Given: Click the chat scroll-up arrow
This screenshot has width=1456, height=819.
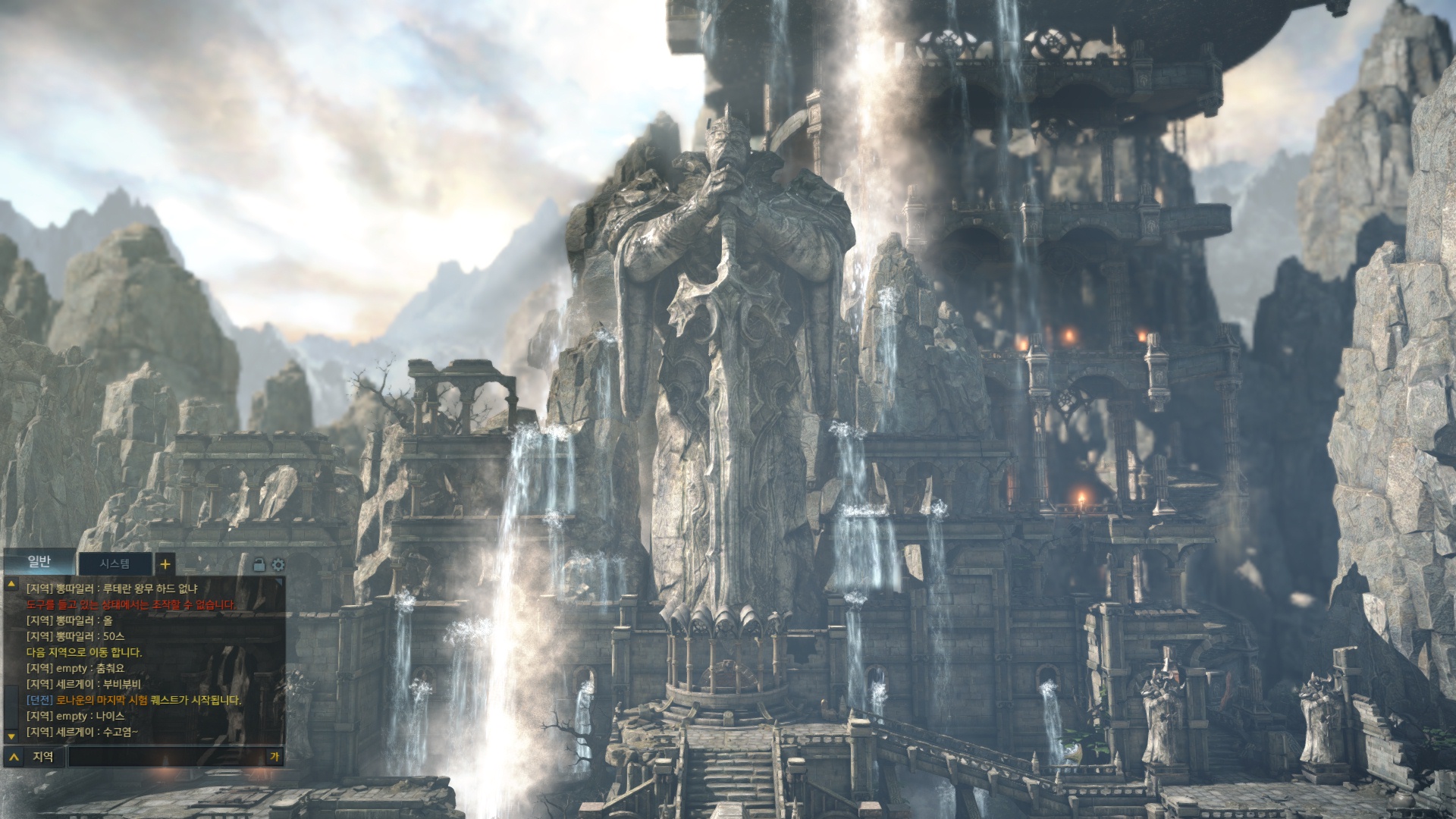Looking at the screenshot, I should tap(11, 585).
